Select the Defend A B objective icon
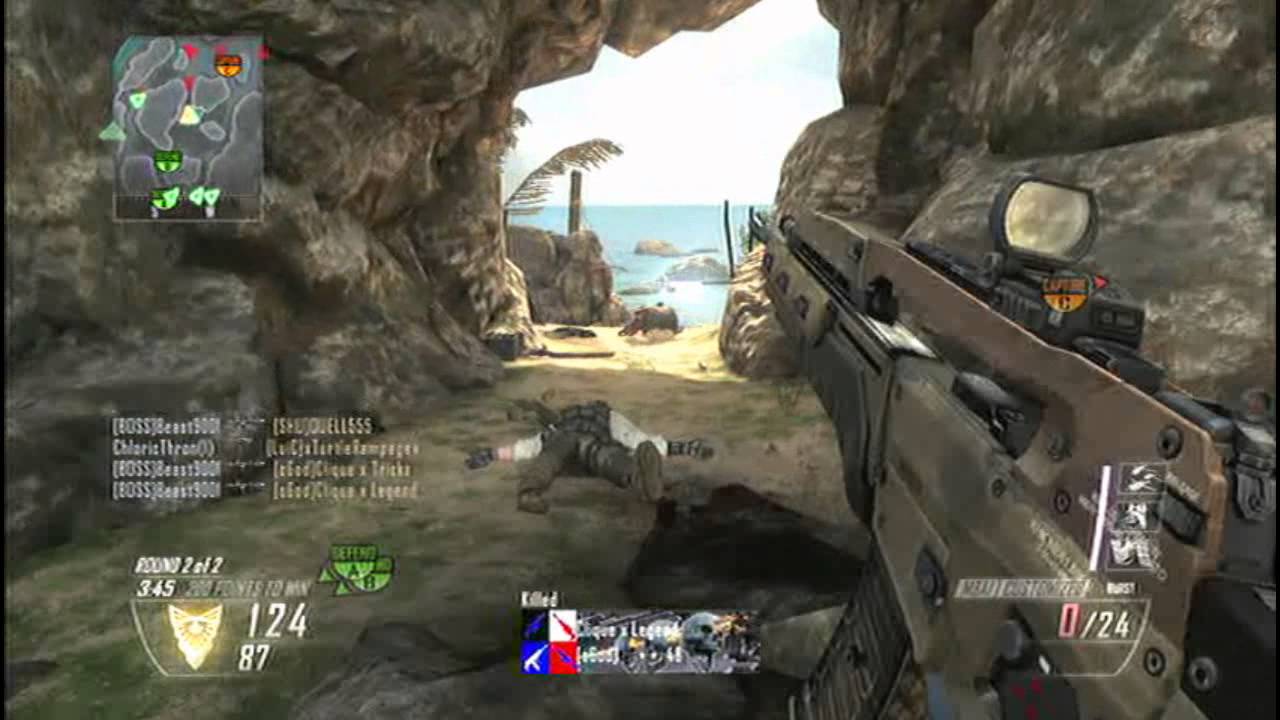The width and height of the screenshot is (1280, 720). 356,569
